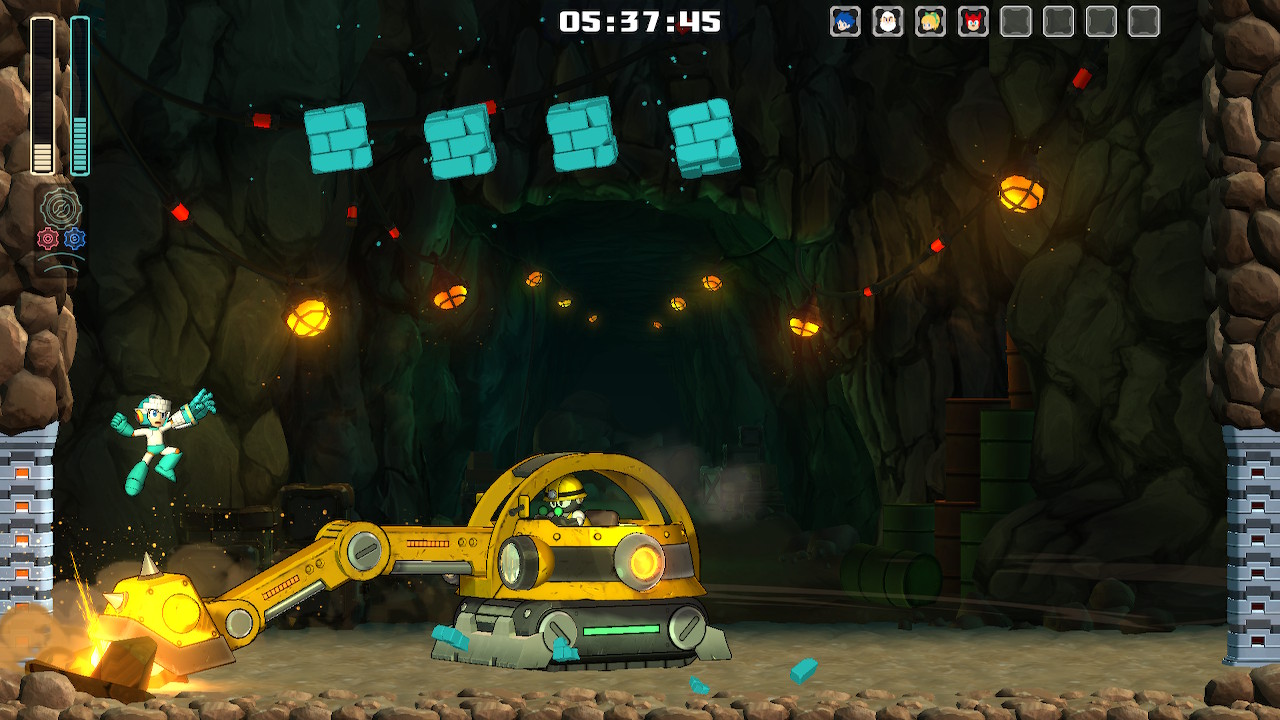Activate the blue Speed Gear icon
1280x720 pixels.
pyautogui.click(x=75, y=239)
